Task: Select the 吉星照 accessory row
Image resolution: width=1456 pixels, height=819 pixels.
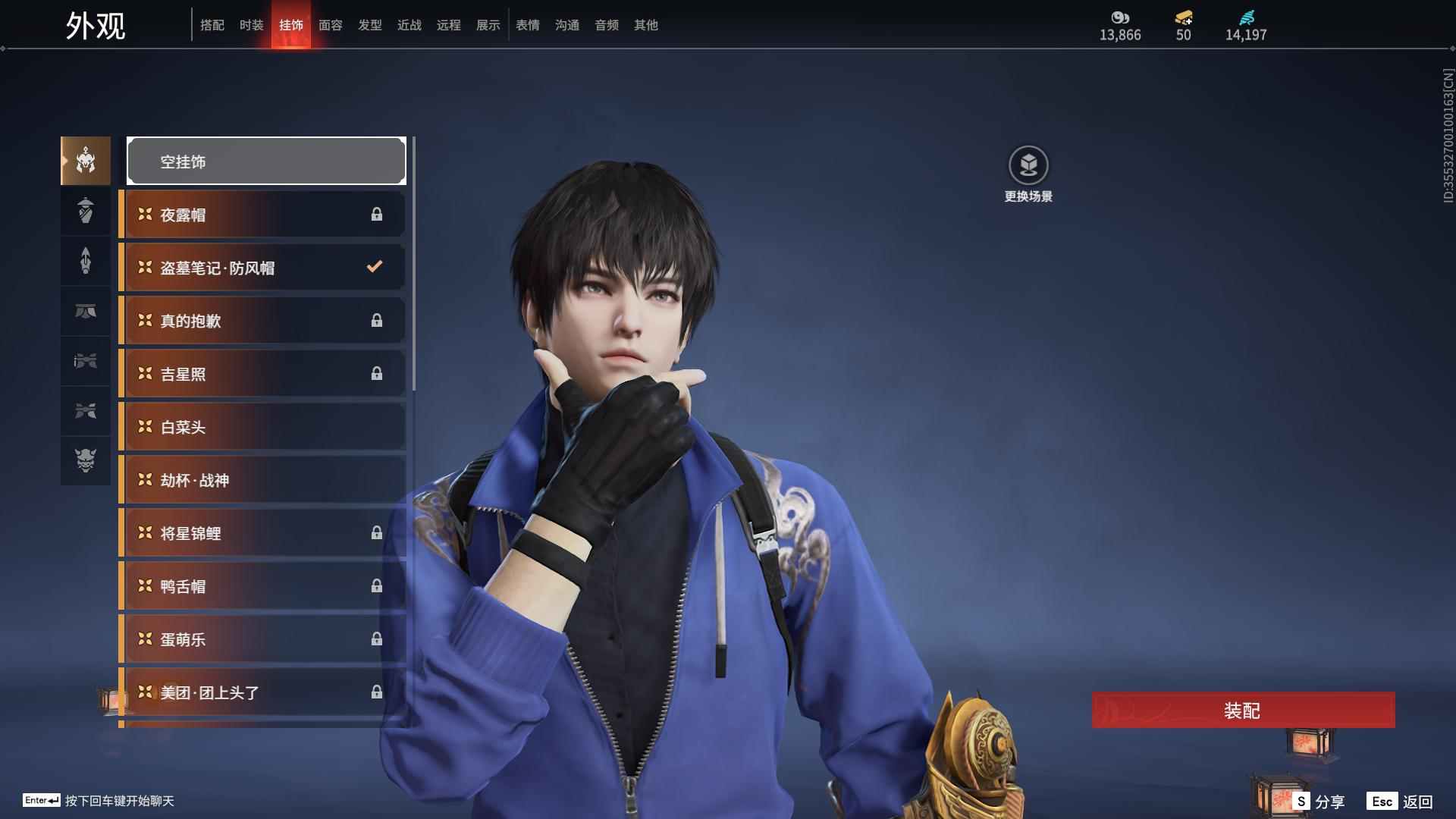Action: (x=262, y=374)
